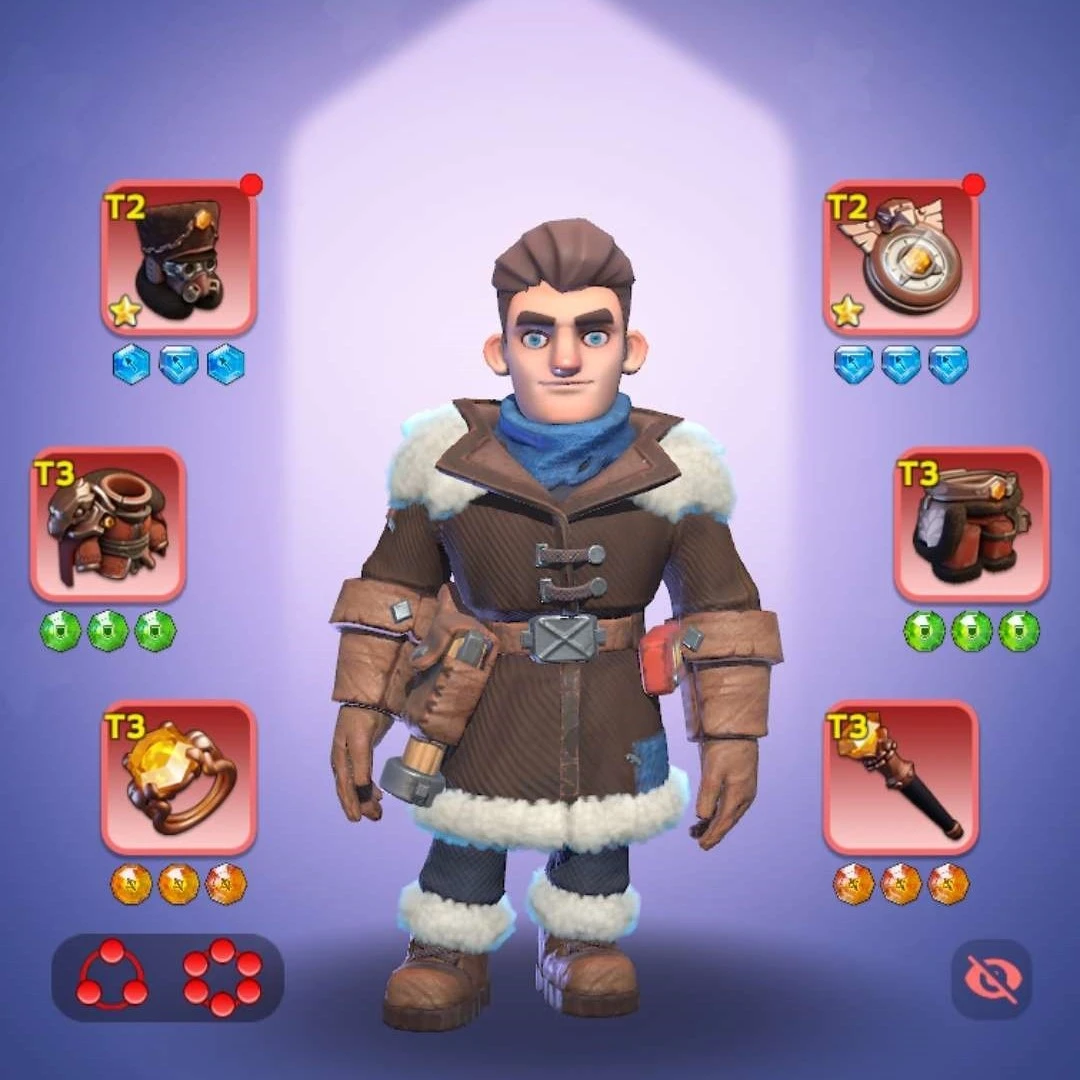Select the T3 gem-tipped staff slot
Screen dimensions: 1080x1080
tap(901, 778)
